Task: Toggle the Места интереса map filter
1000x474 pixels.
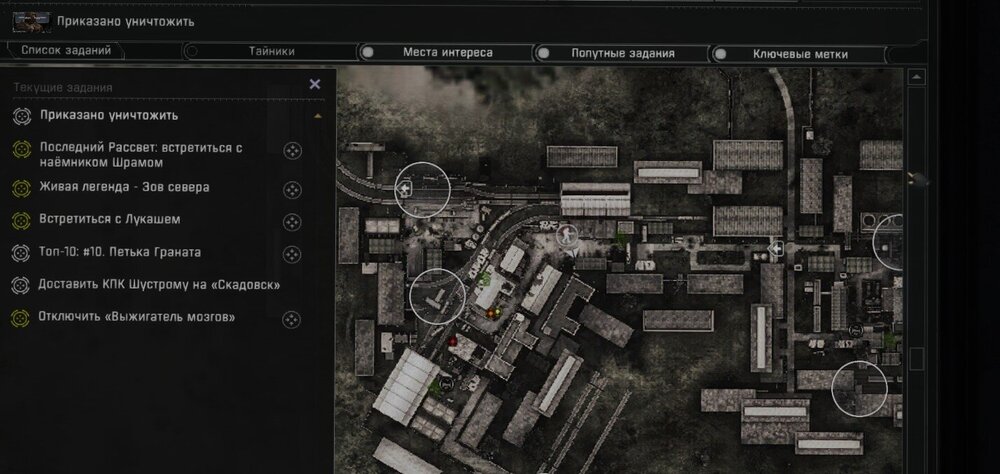Action: pos(447,52)
